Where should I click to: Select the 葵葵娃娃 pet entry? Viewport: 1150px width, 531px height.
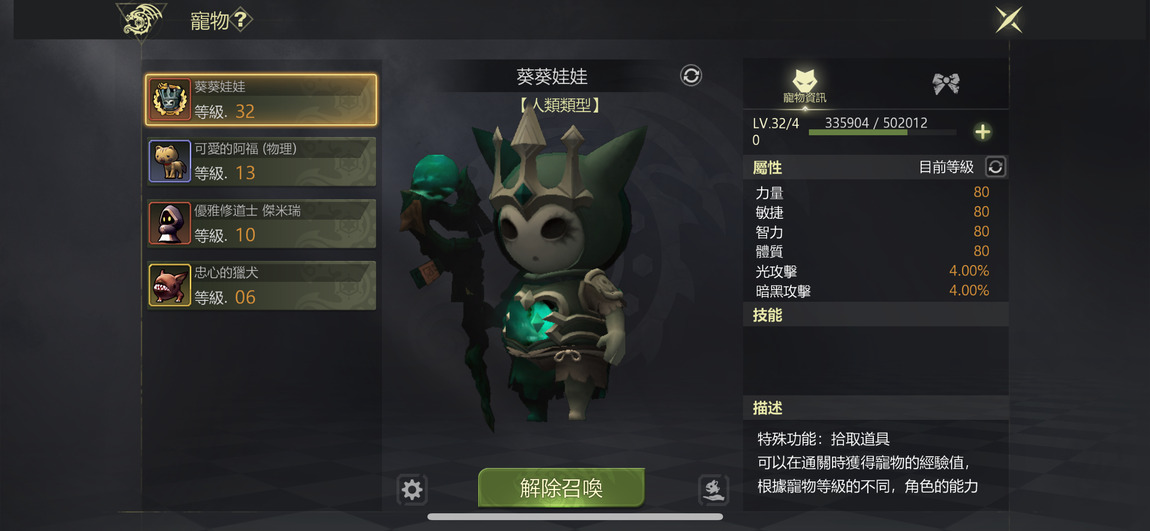pos(261,99)
